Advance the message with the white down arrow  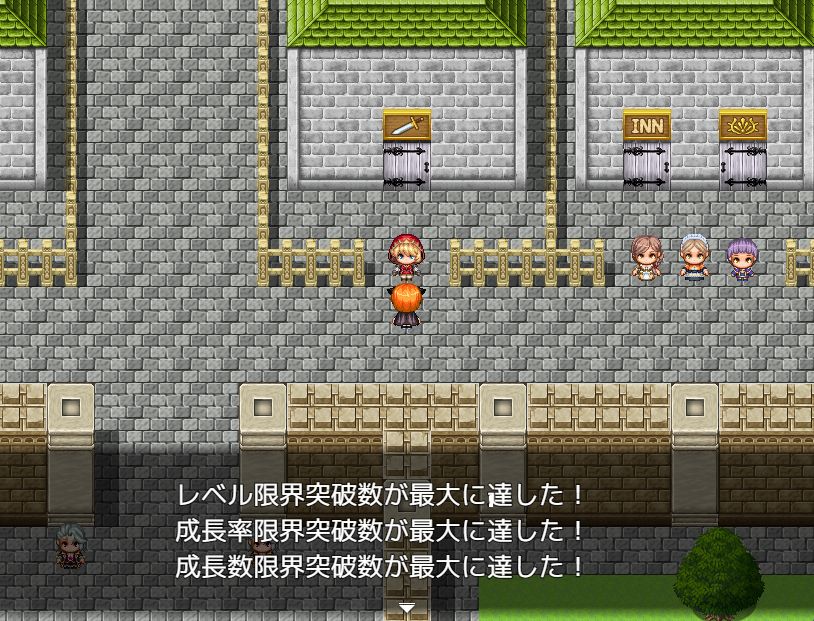click(407, 607)
